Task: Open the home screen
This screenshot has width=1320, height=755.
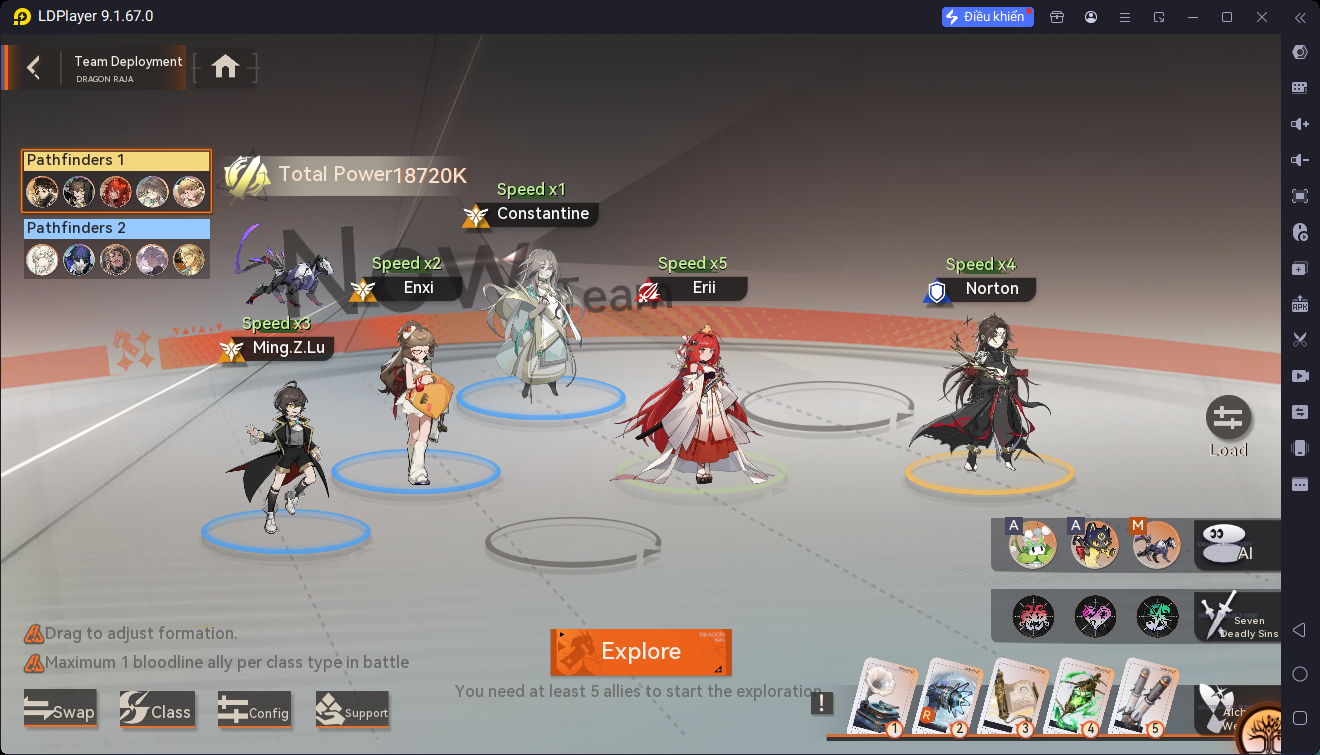Action: (225, 67)
